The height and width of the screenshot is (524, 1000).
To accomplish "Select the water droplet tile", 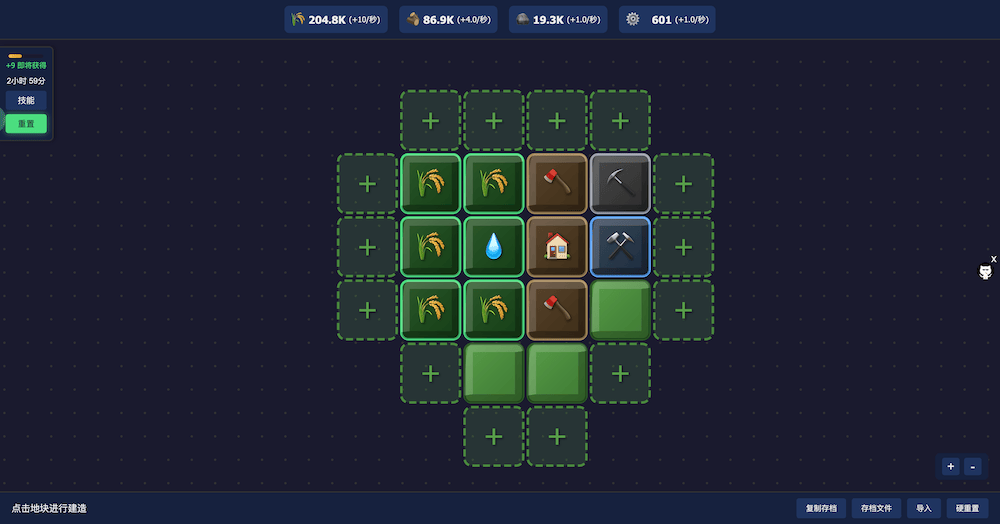I will 494,246.
